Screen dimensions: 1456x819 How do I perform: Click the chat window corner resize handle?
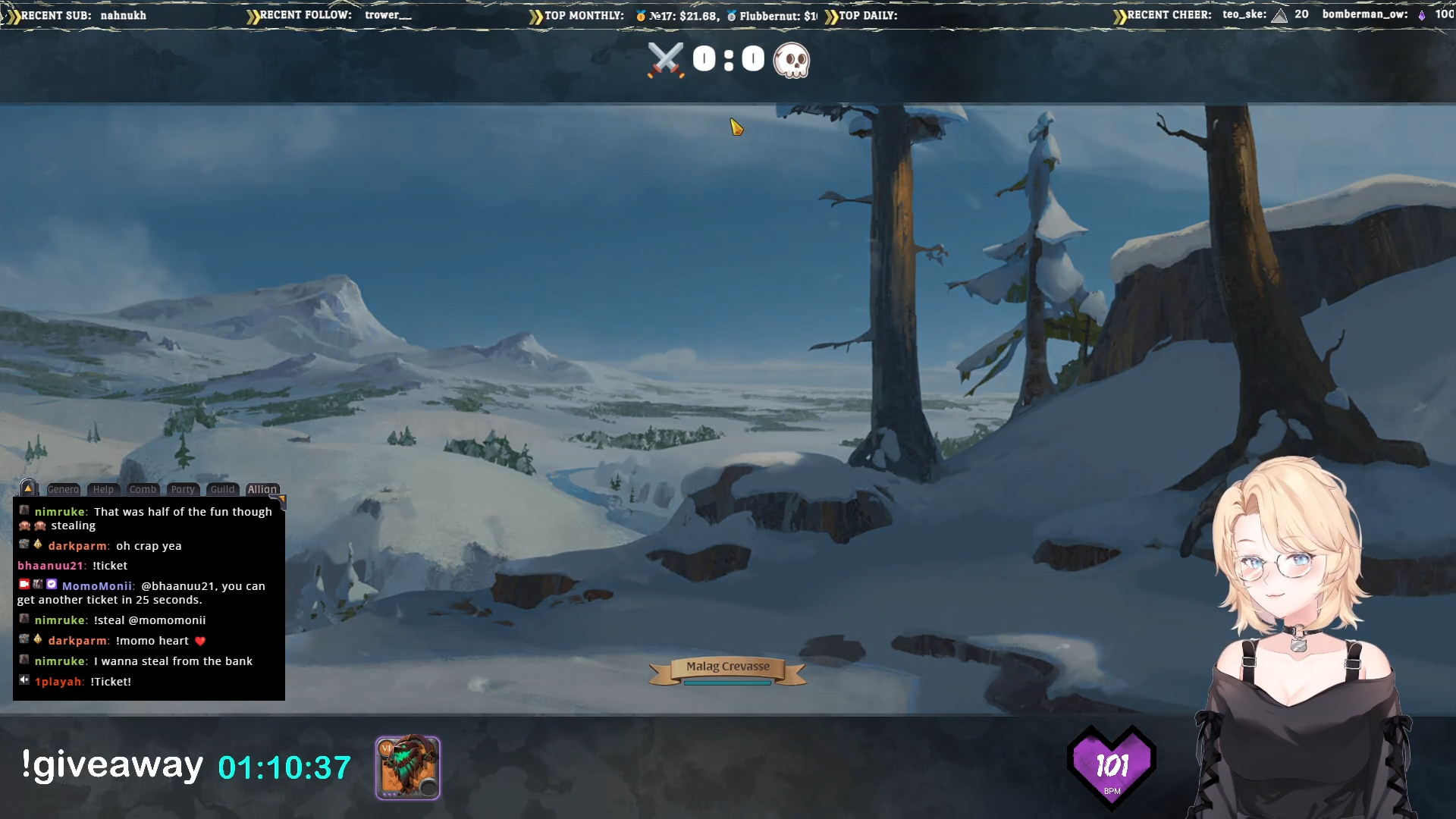point(281,499)
